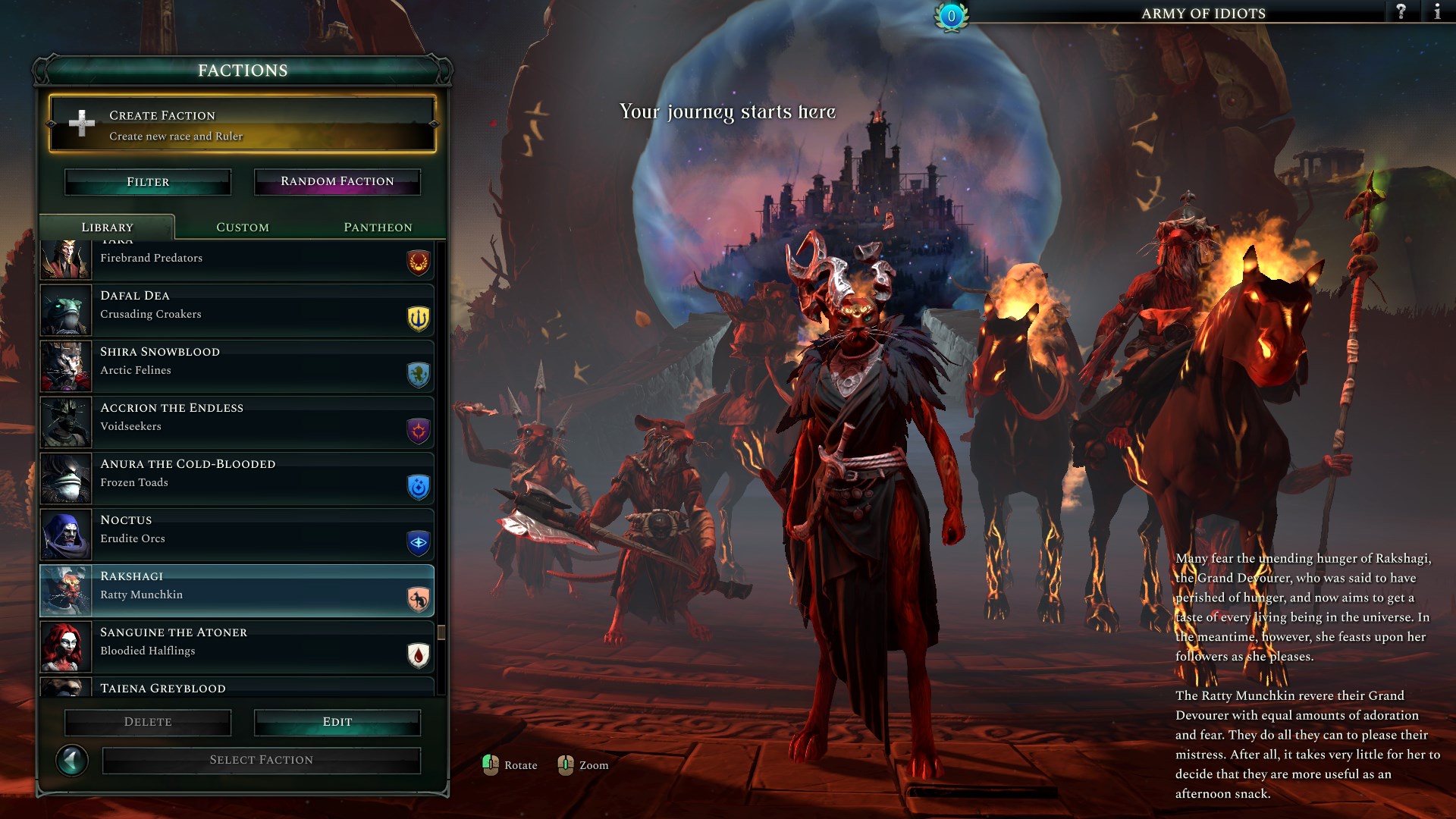Go back with the round arrow button
This screenshot has height=819, width=1456.
(x=72, y=760)
